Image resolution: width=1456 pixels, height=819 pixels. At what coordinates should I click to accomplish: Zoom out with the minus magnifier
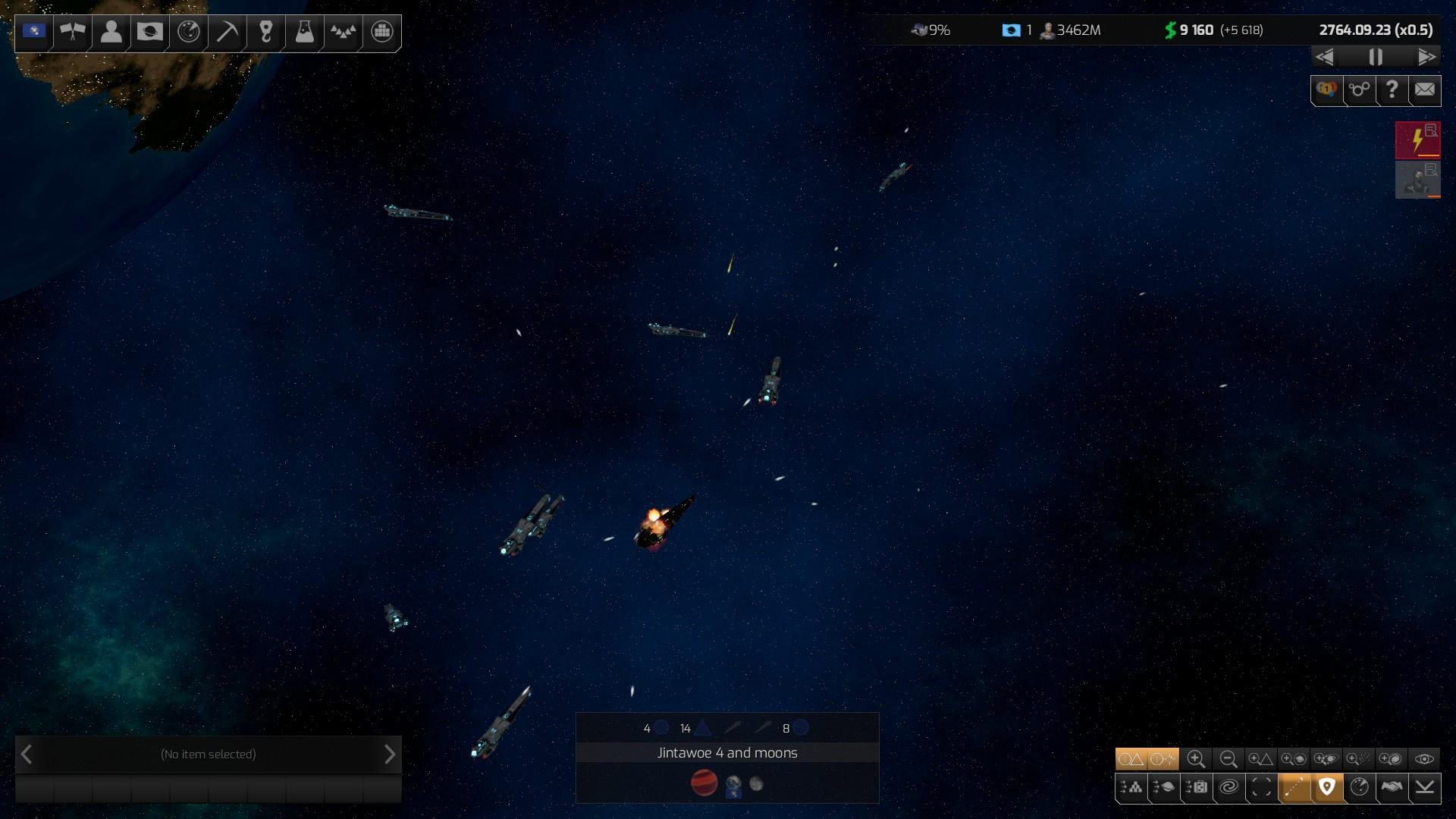1228,759
